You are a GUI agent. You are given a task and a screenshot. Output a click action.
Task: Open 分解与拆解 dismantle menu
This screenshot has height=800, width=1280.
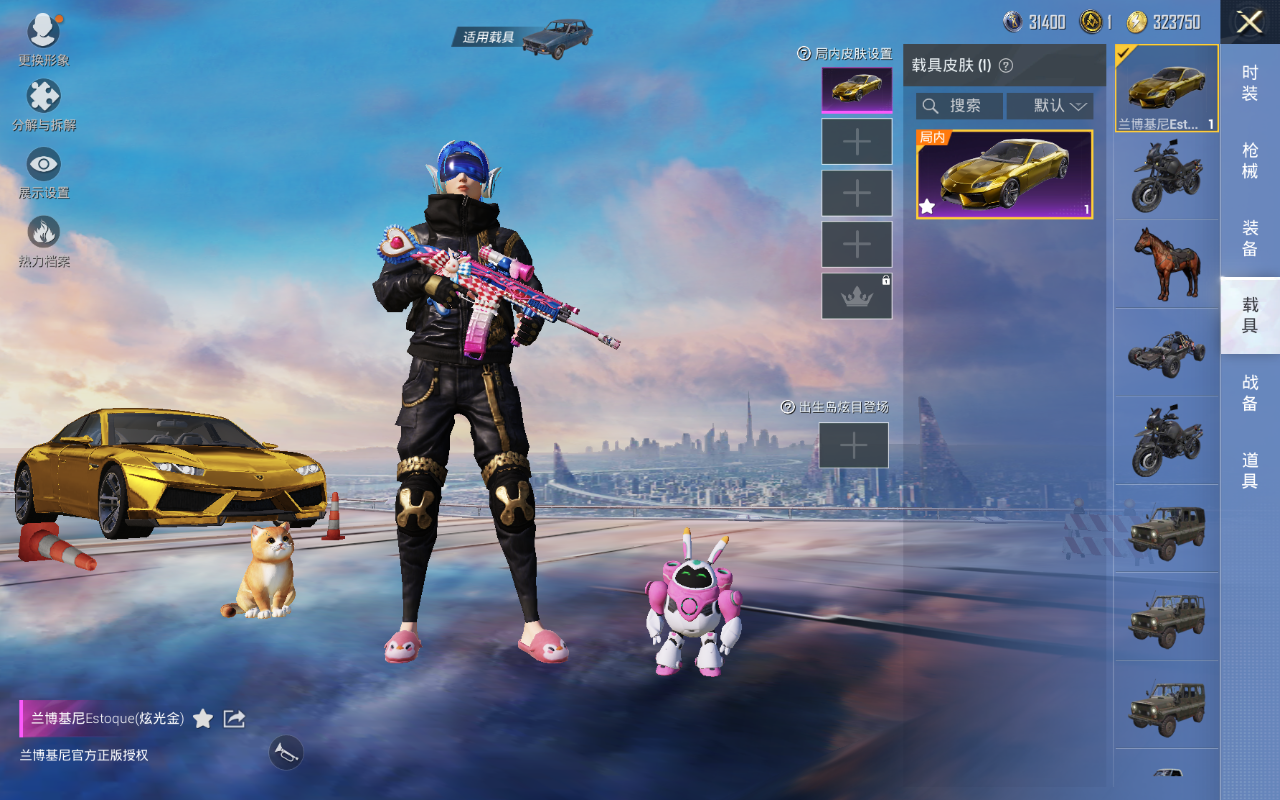click(43, 104)
